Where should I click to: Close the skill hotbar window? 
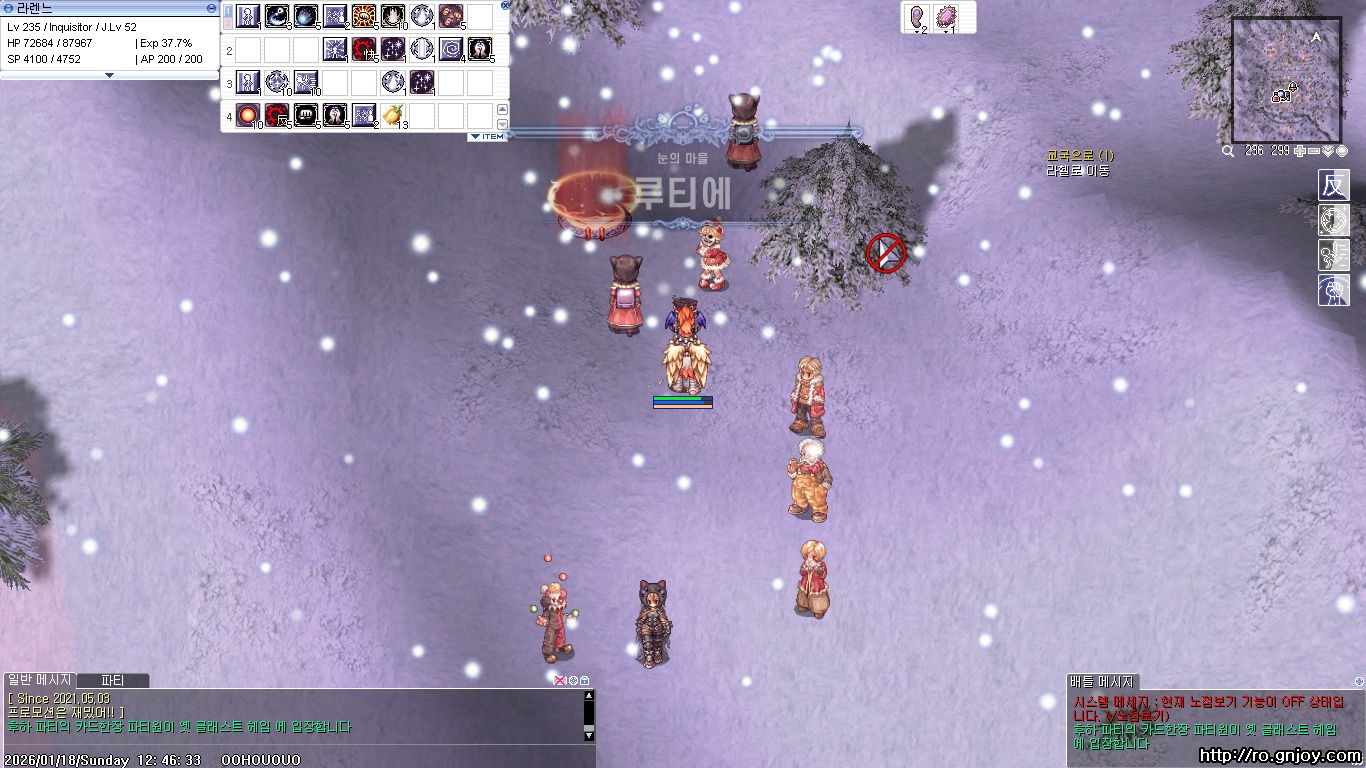(505, 5)
